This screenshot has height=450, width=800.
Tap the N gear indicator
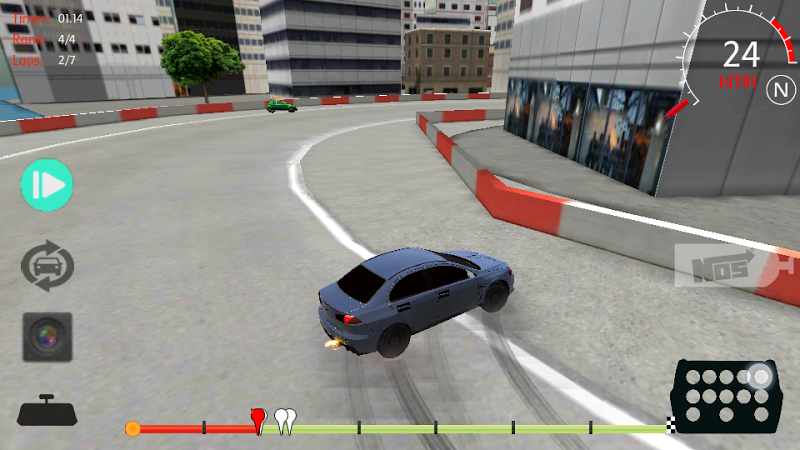[778, 90]
